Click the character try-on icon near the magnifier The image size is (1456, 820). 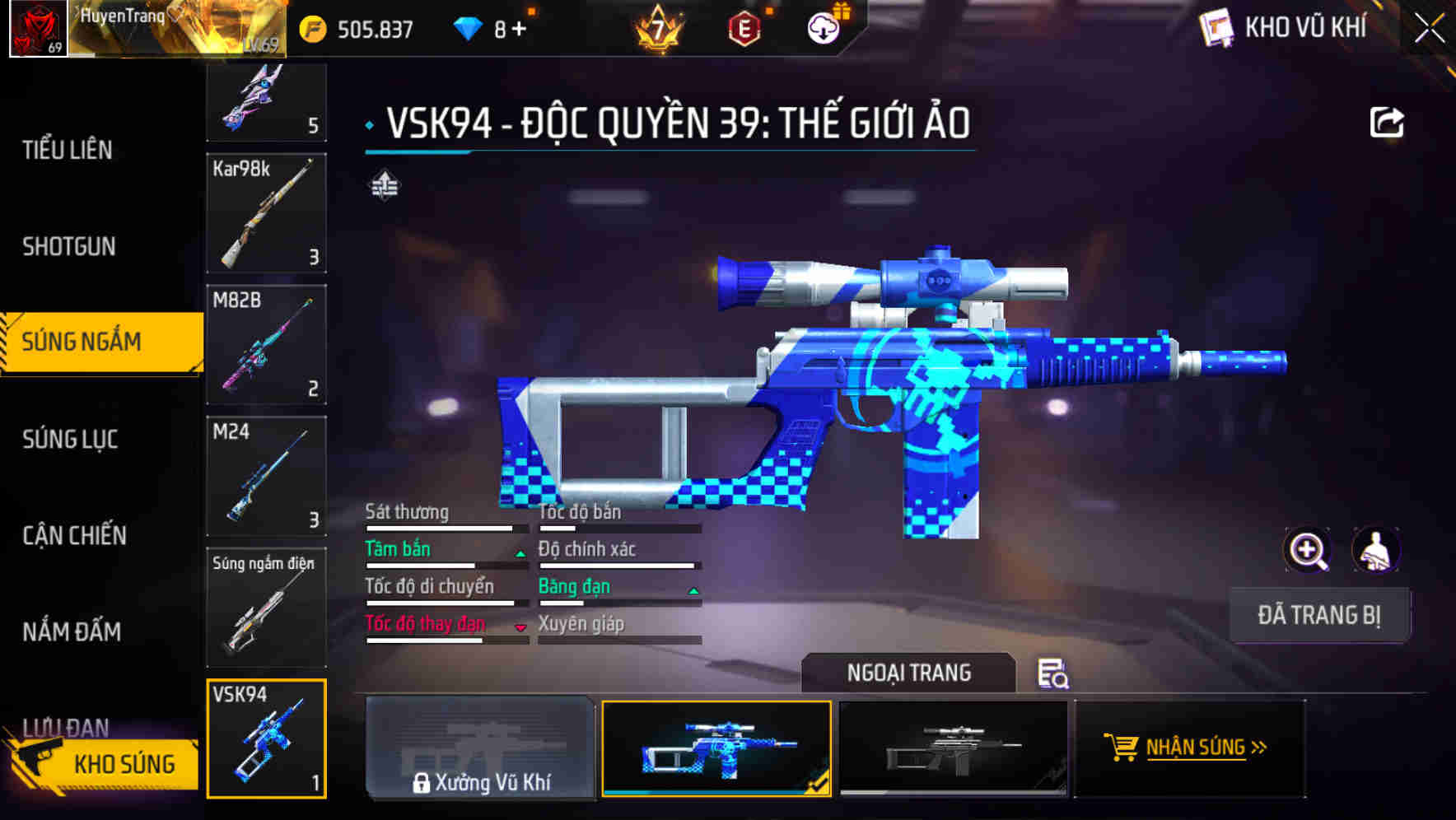[x=1377, y=550]
